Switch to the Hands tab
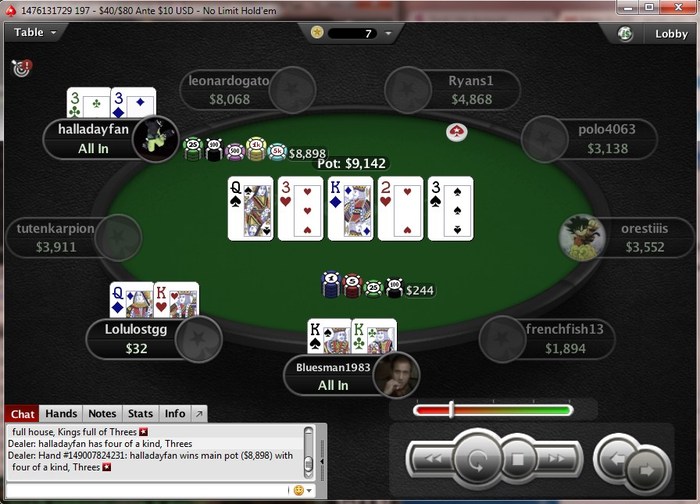700x504 pixels. tap(61, 413)
